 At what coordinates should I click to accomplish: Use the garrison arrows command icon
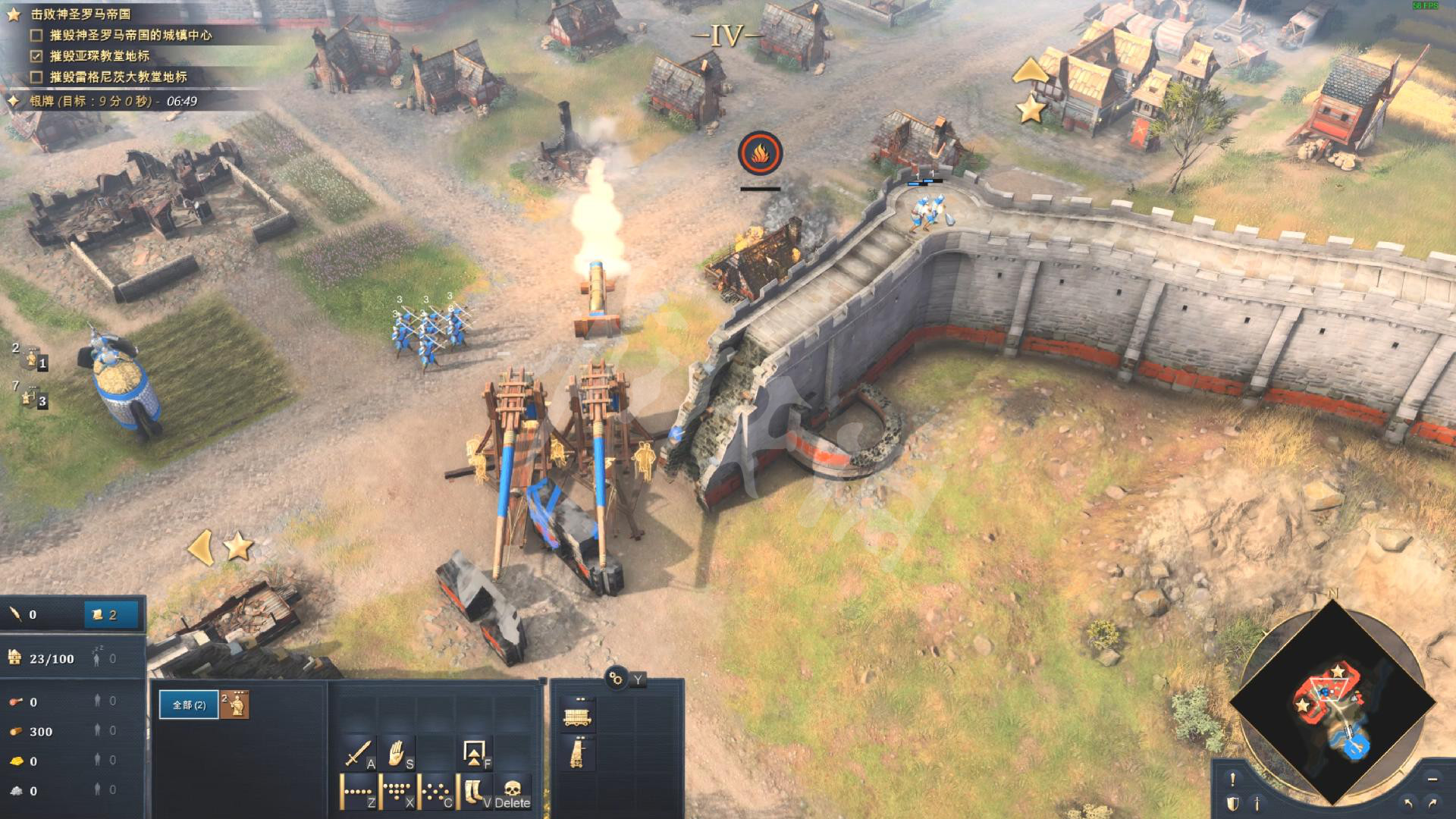pos(475,753)
